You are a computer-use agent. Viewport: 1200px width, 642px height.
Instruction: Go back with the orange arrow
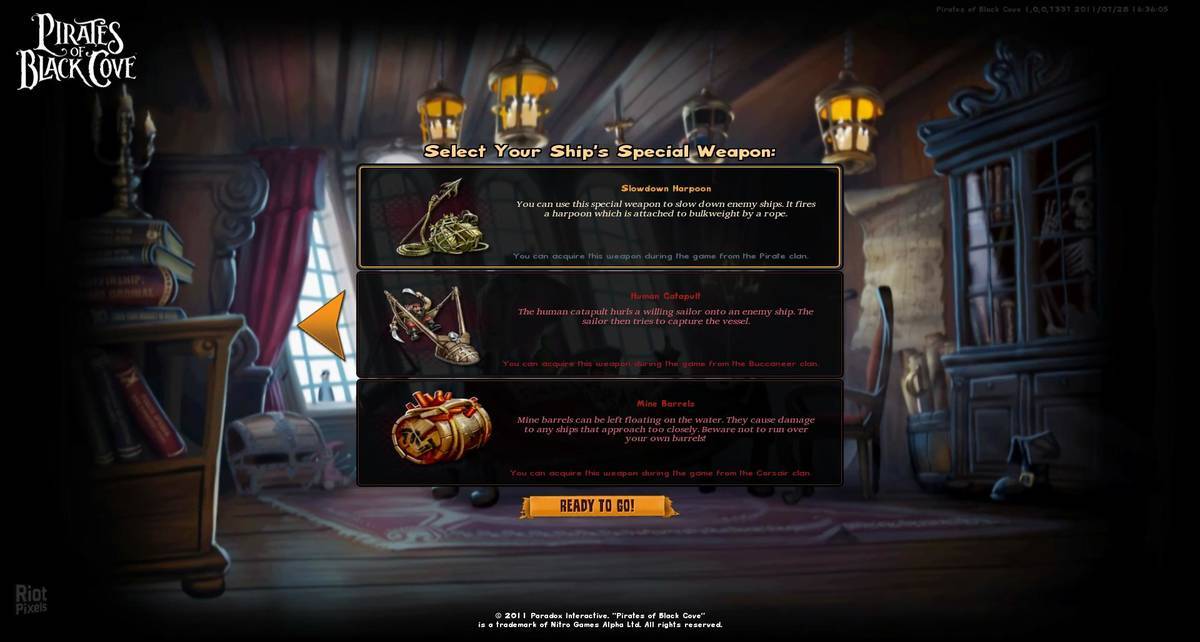click(323, 325)
